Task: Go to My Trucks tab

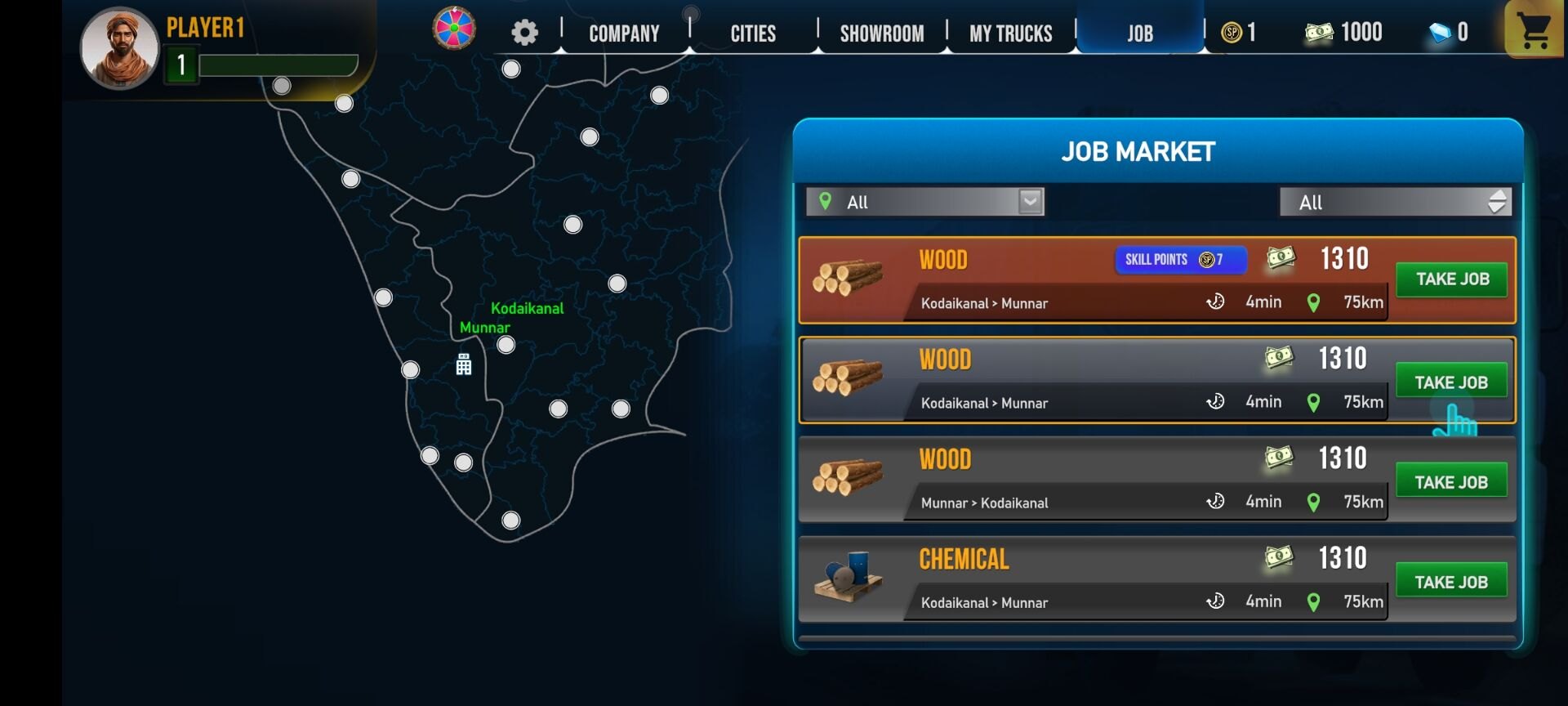Action: (x=1010, y=34)
